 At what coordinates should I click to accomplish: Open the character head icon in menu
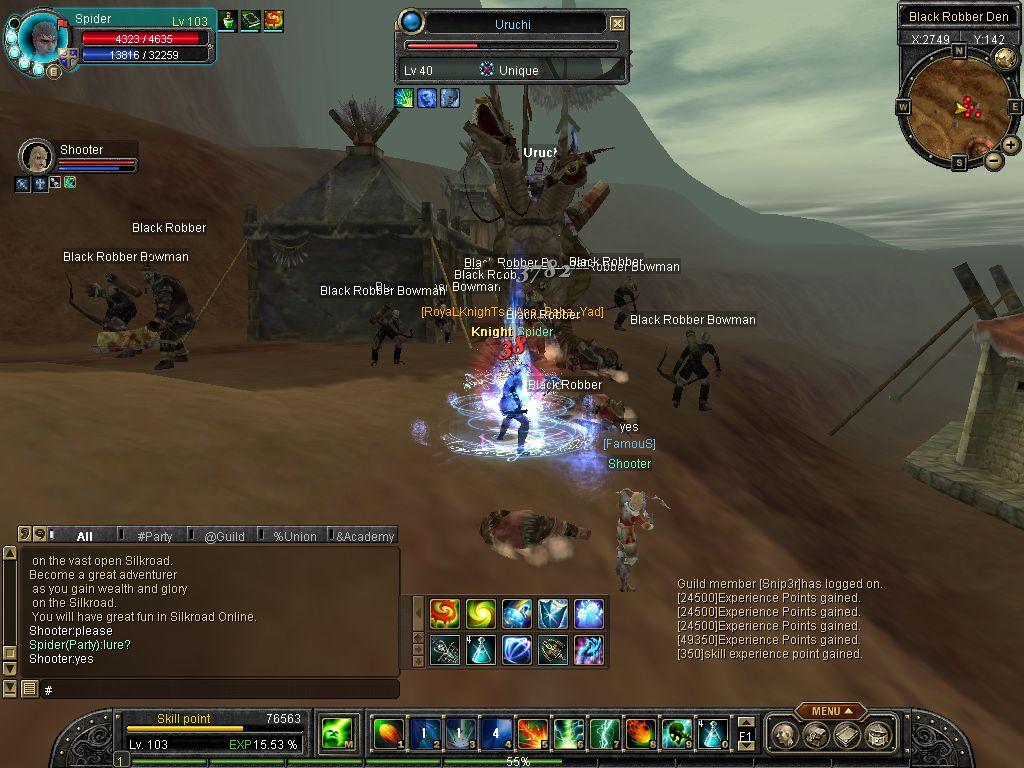point(786,735)
